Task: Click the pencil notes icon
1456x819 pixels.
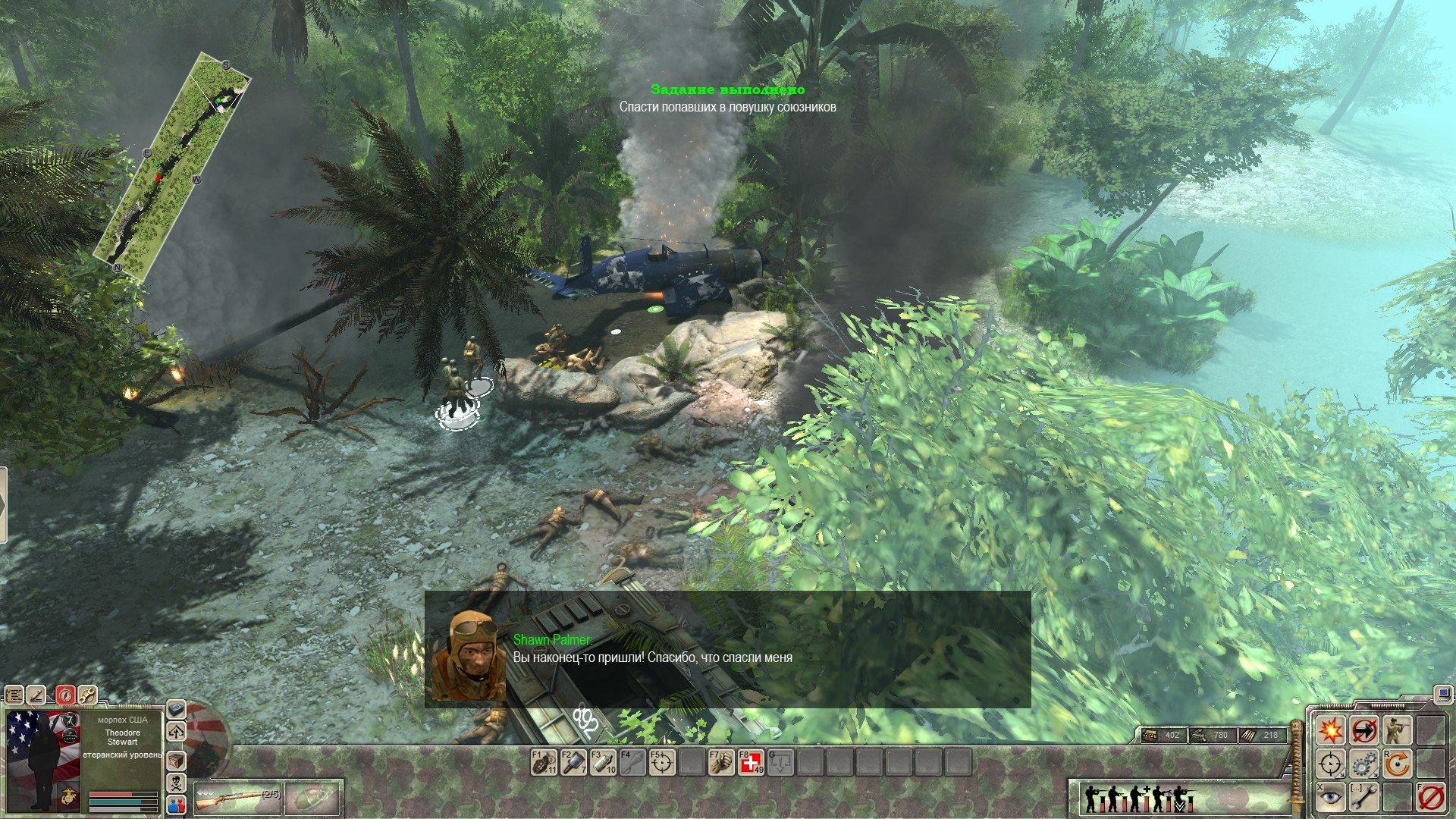Action: 36,695
